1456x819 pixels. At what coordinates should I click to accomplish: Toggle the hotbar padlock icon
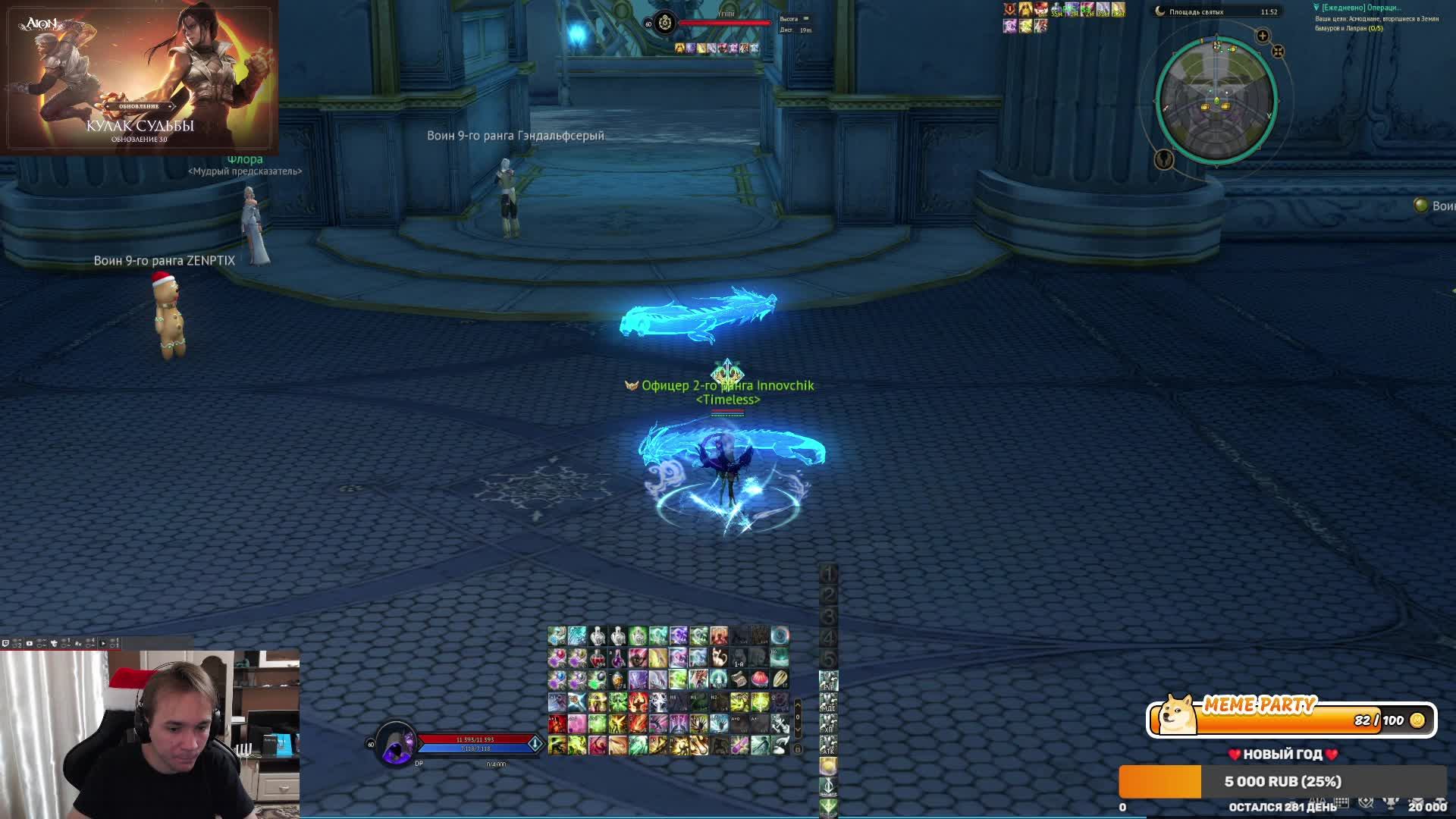point(798,749)
